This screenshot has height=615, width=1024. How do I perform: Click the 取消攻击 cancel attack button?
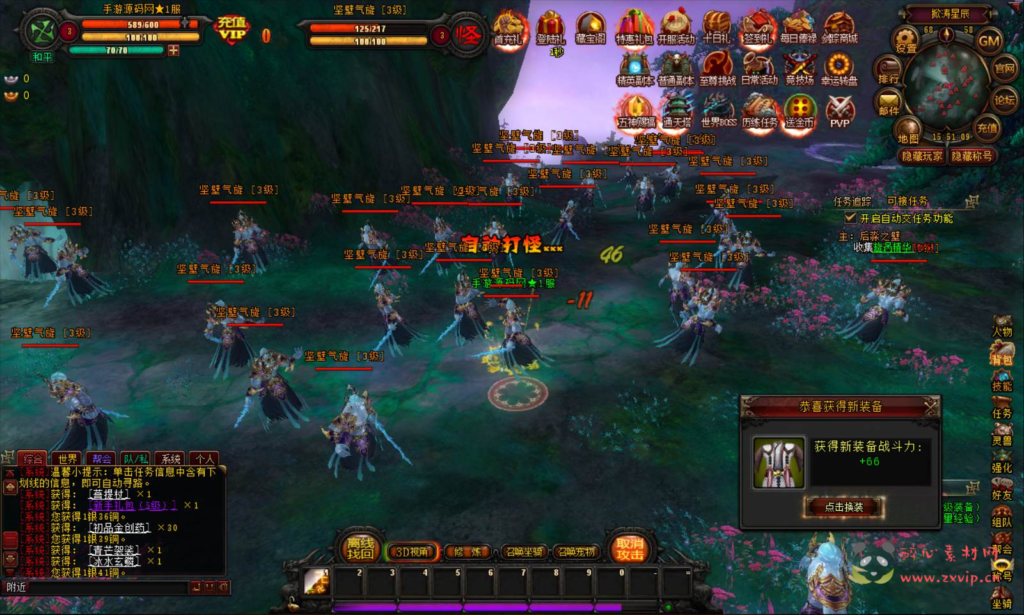[x=630, y=547]
